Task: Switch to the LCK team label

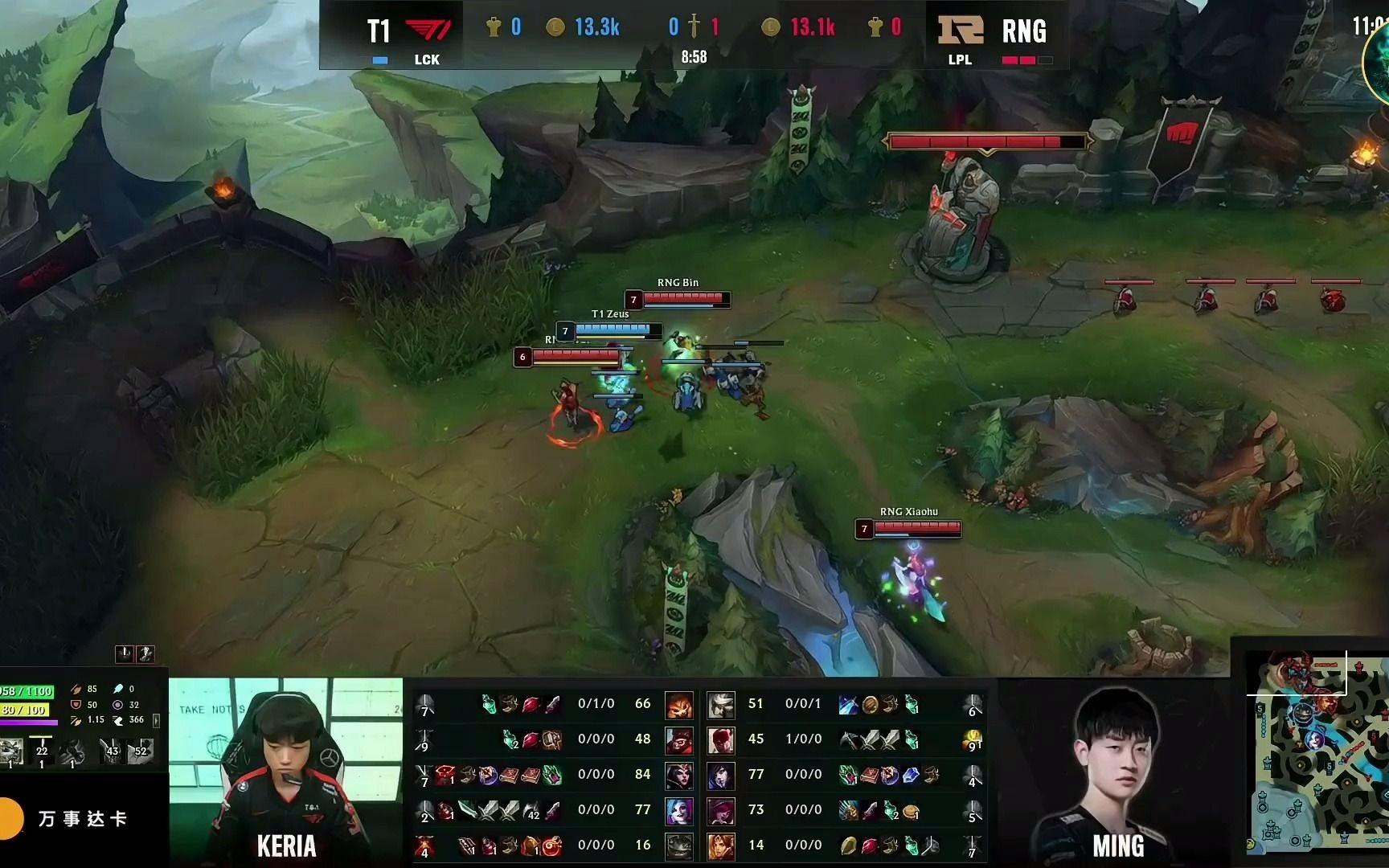Action: click(x=428, y=59)
